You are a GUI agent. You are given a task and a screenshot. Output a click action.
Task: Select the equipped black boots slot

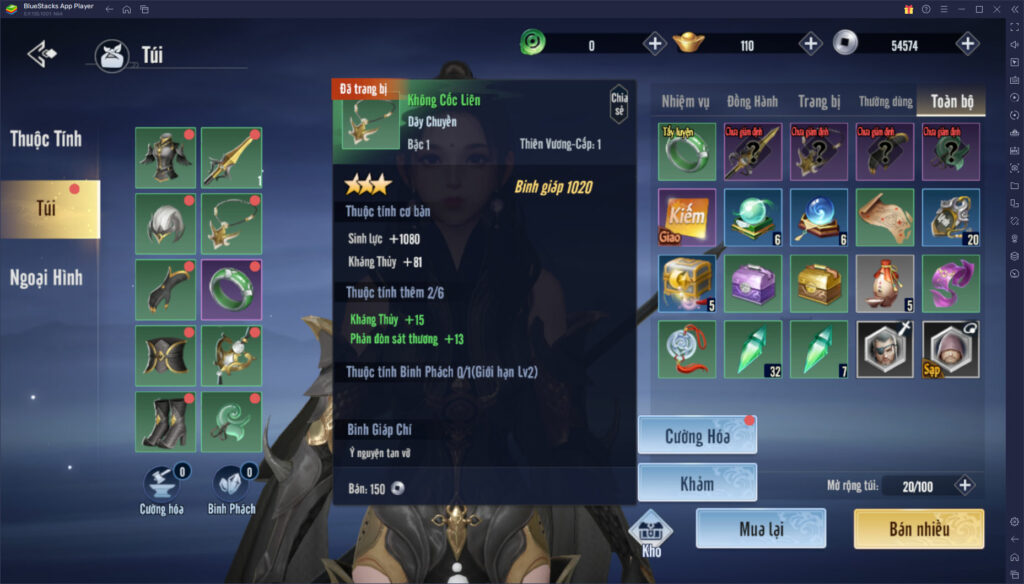coord(164,420)
